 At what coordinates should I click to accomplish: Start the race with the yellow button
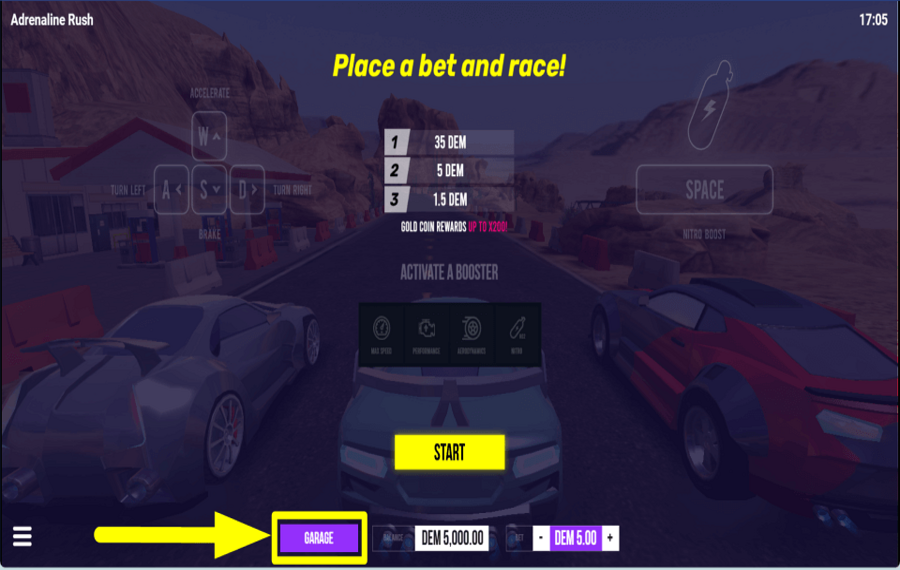pyautogui.click(x=449, y=452)
